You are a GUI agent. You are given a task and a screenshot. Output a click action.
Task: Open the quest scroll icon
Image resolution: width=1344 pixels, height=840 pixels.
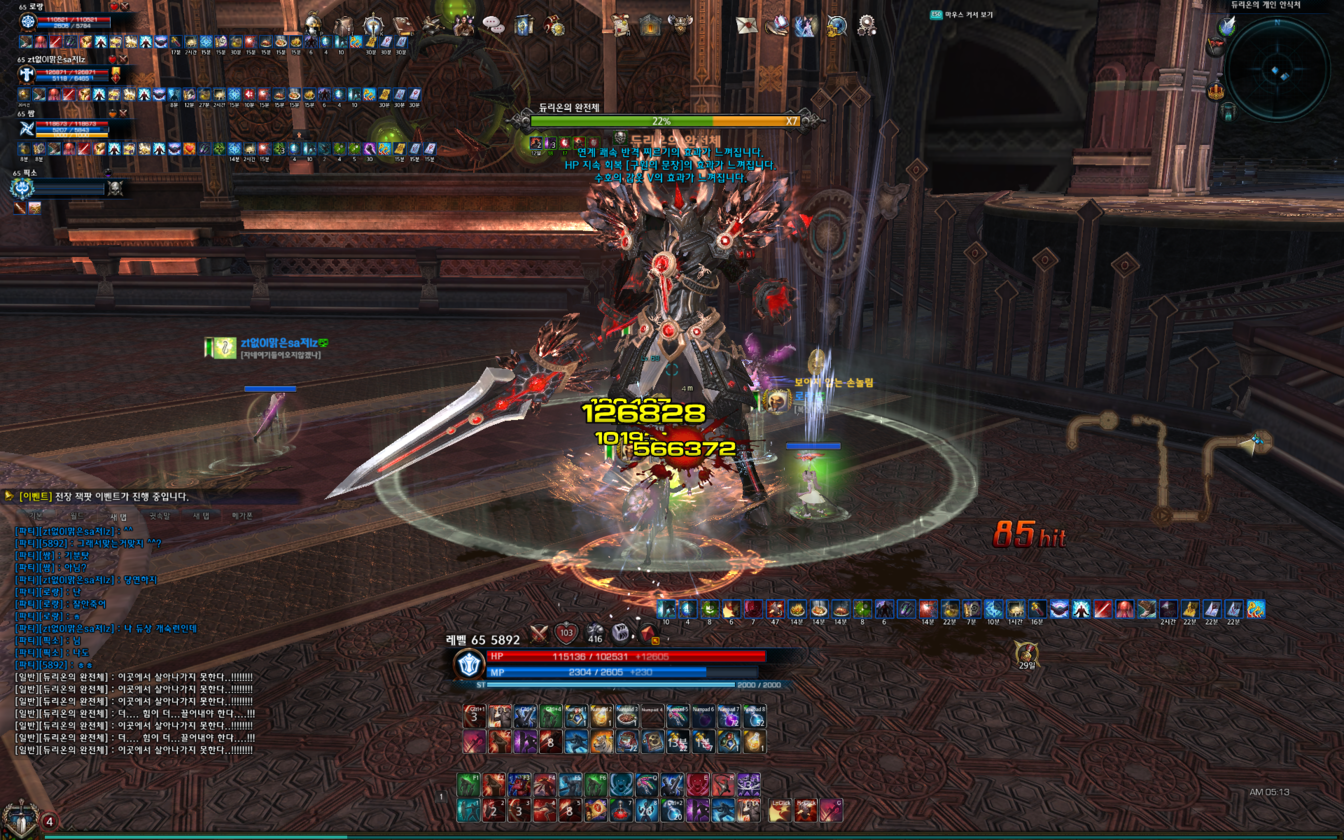[621, 26]
